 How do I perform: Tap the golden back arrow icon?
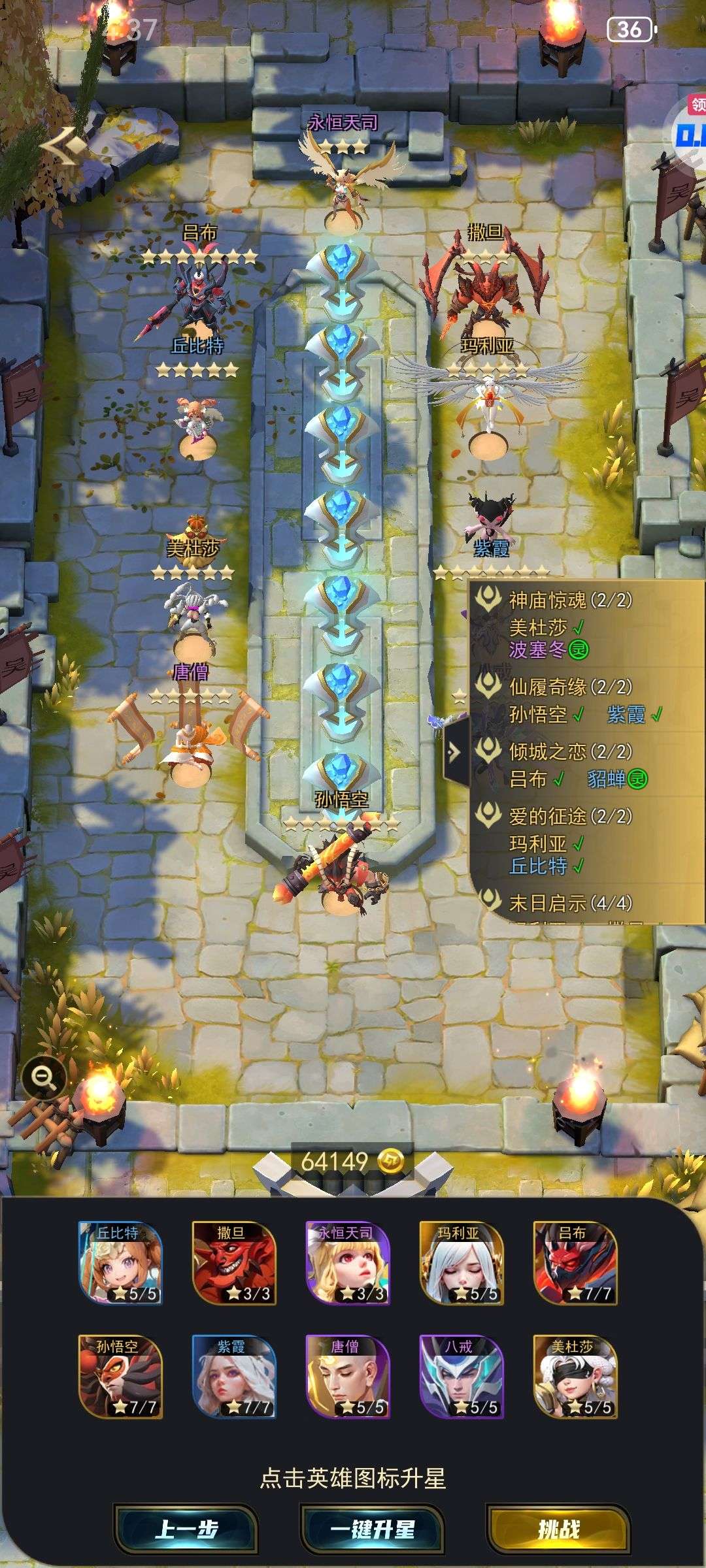63,146
